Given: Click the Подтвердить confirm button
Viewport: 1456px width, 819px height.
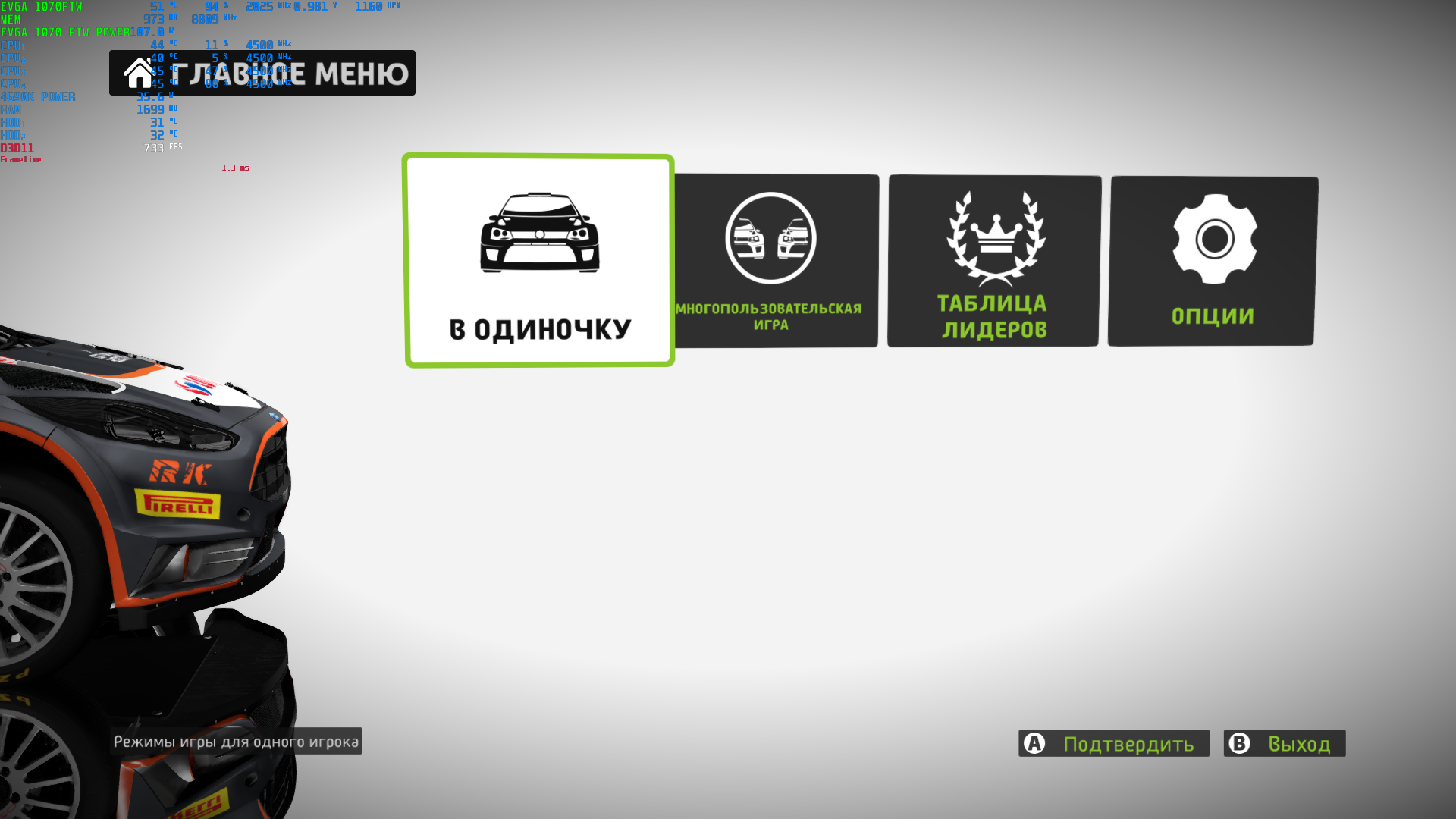Looking at the screenshot, I should [x=1113, y=743].
